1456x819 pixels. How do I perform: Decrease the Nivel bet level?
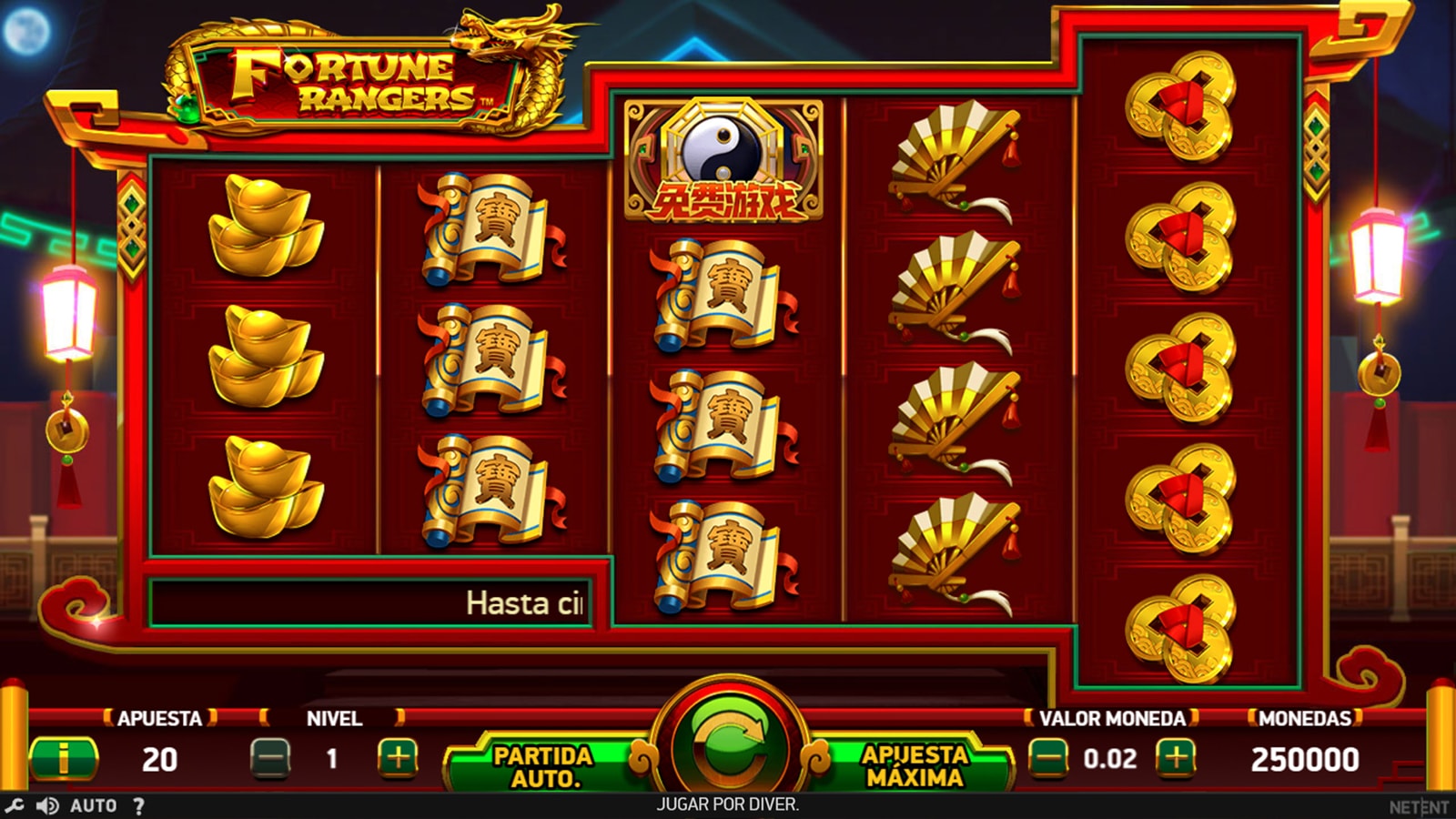pos(269,758)
